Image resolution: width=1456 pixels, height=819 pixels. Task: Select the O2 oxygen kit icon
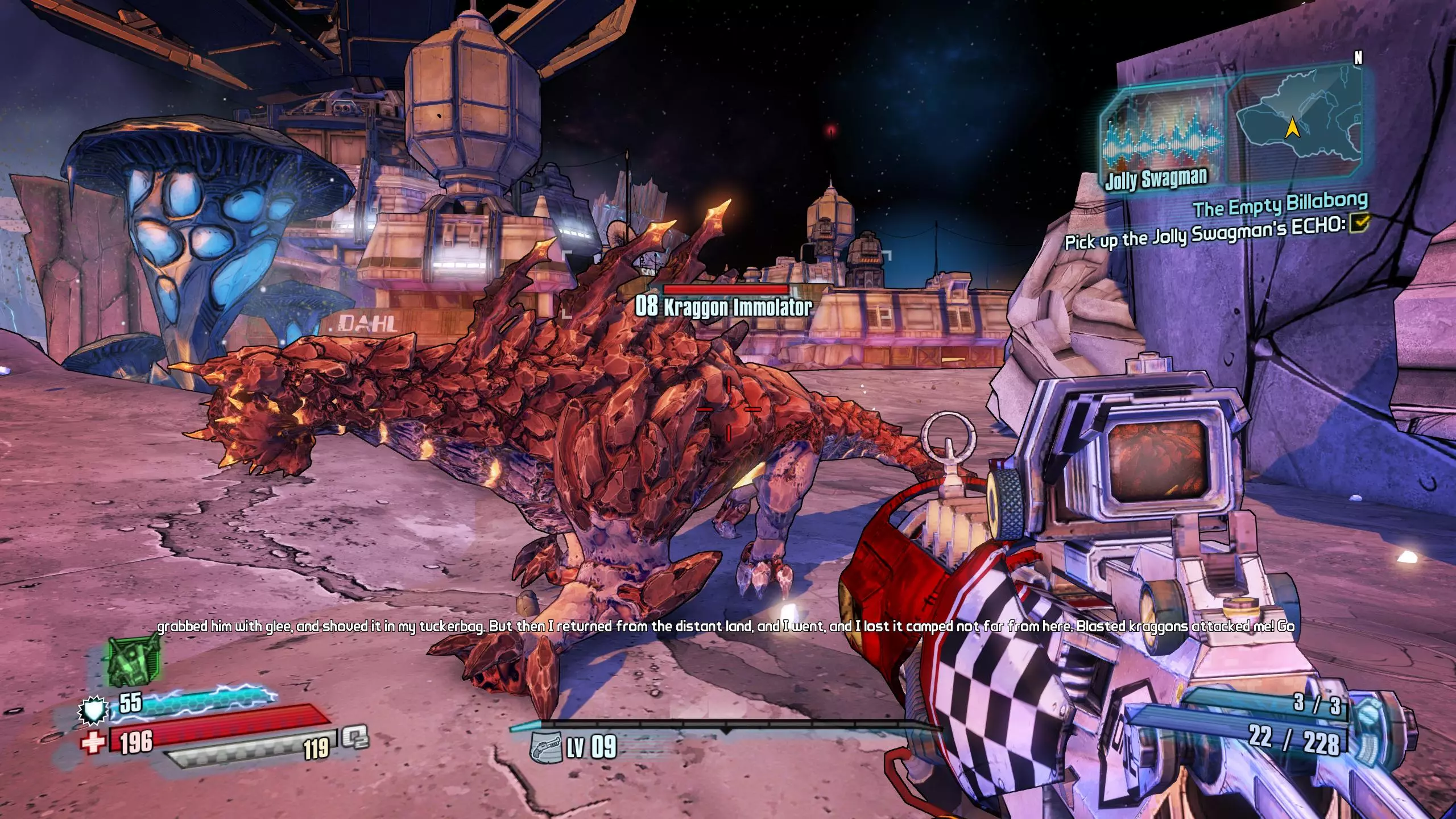355,739
